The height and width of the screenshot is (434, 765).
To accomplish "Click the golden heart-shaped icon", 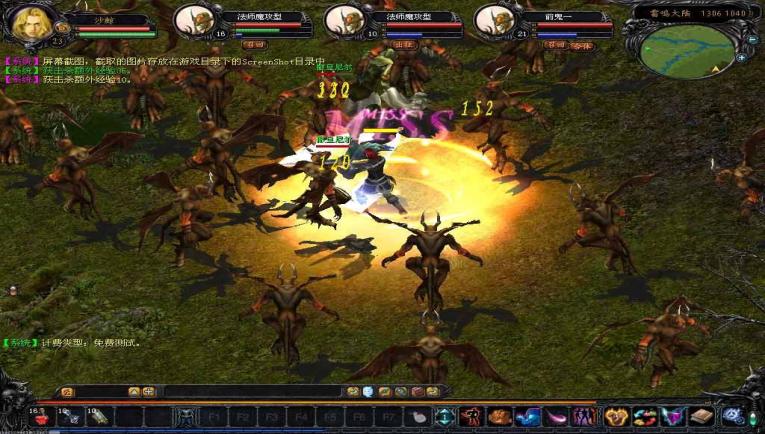I will click(617, 416).
